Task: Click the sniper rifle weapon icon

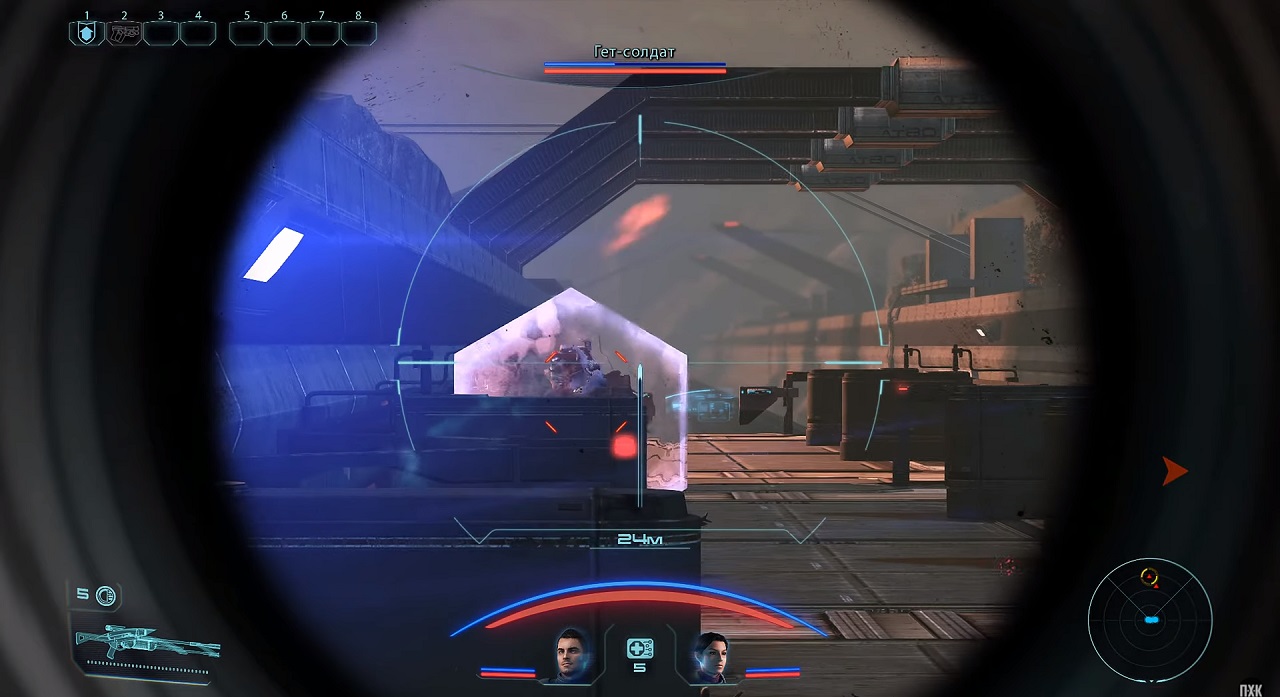Action: (x=147, y=638)
